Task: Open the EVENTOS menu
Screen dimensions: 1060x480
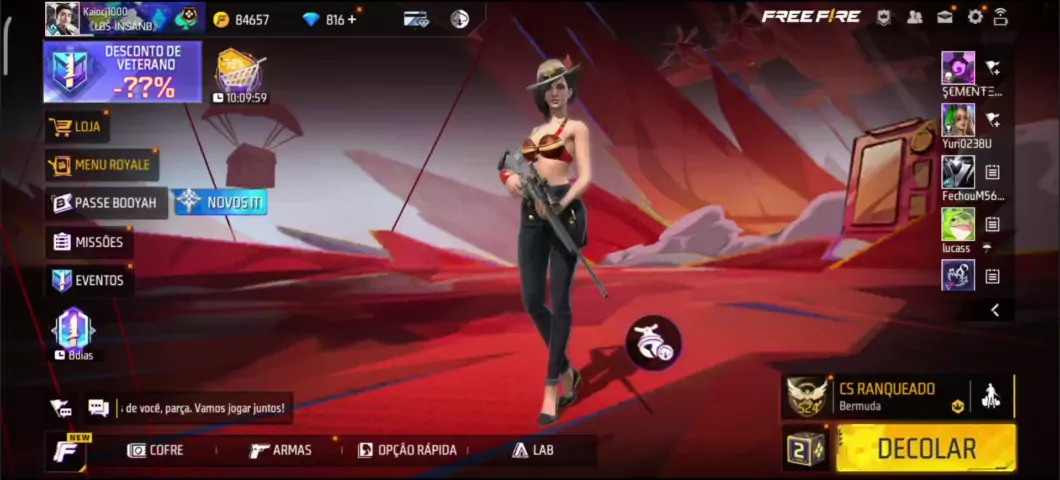Action: 89,280
